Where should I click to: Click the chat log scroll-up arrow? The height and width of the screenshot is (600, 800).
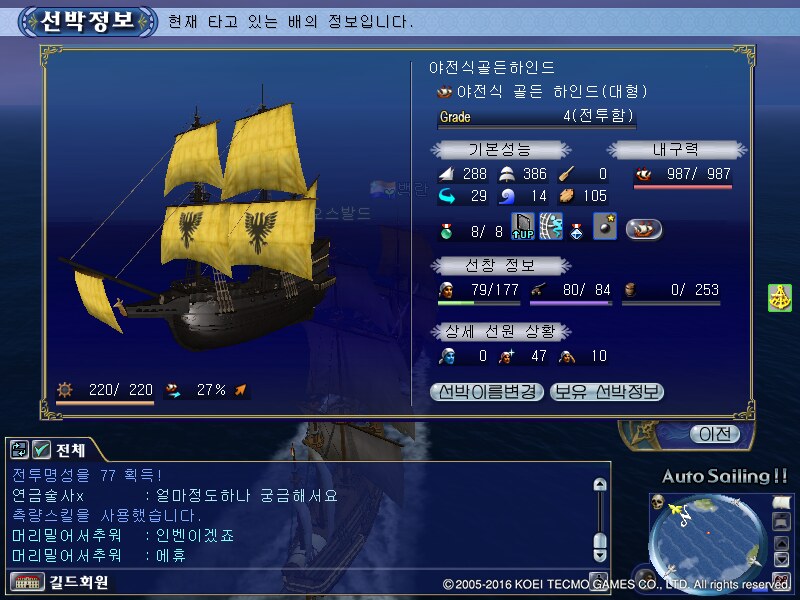click(600, 485)
